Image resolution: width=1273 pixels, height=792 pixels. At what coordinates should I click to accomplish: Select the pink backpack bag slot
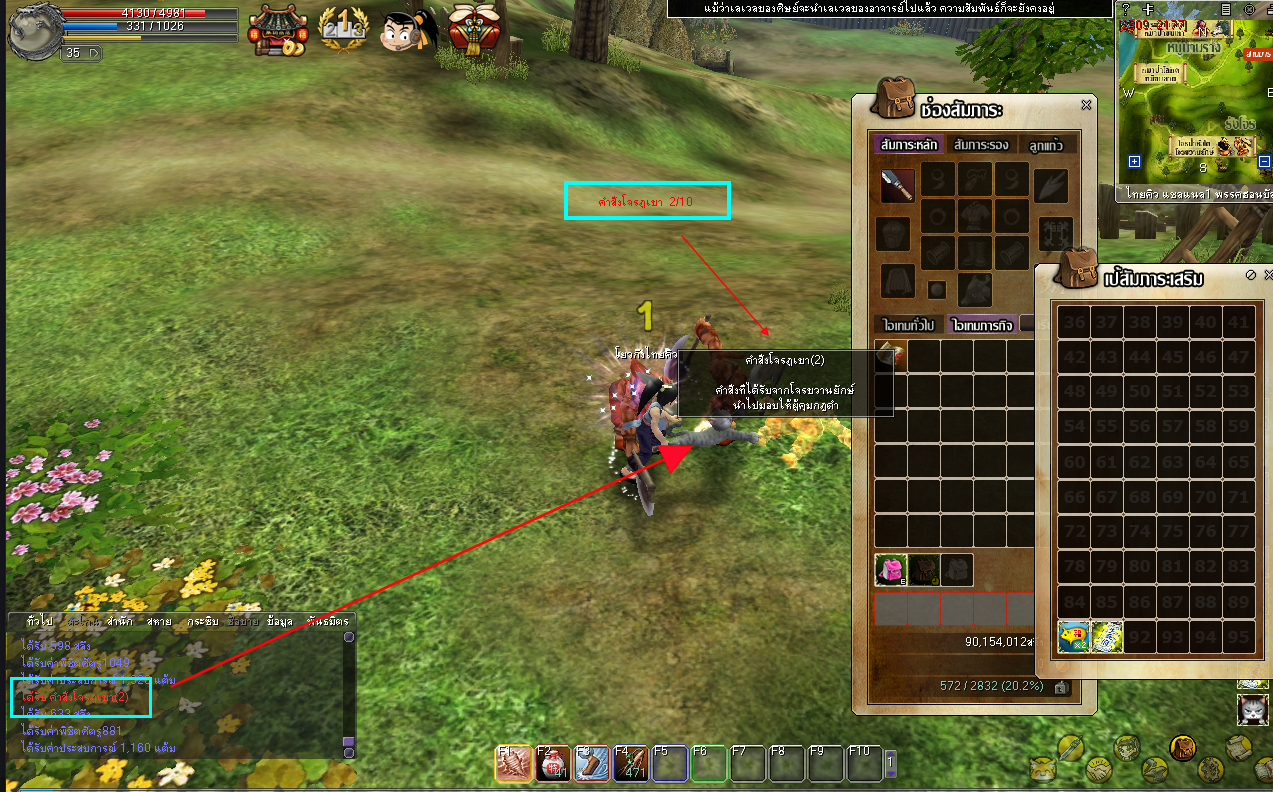point(891,570)
